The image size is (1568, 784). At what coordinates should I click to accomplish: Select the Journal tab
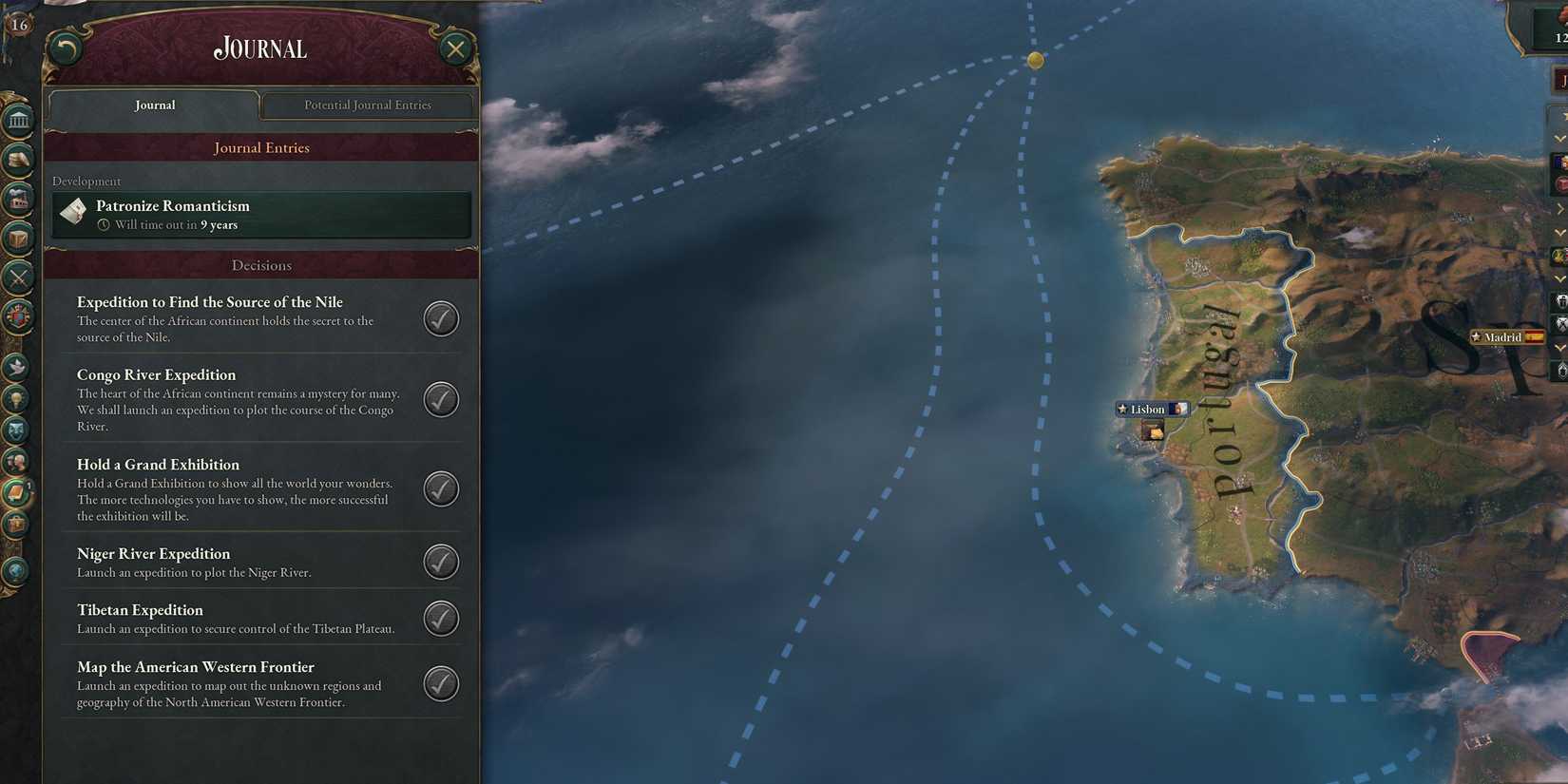click(153, 105)
